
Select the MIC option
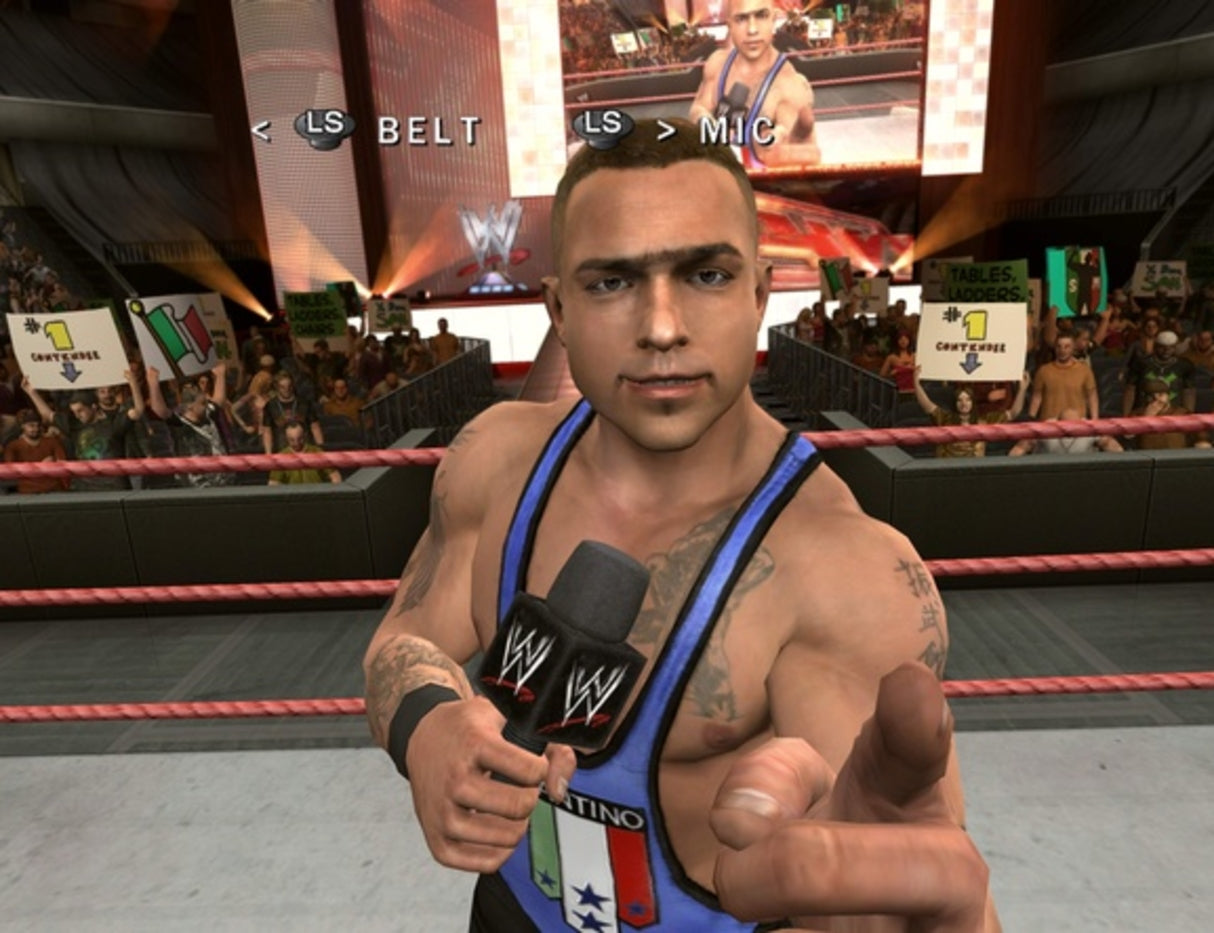coord(736,130)
